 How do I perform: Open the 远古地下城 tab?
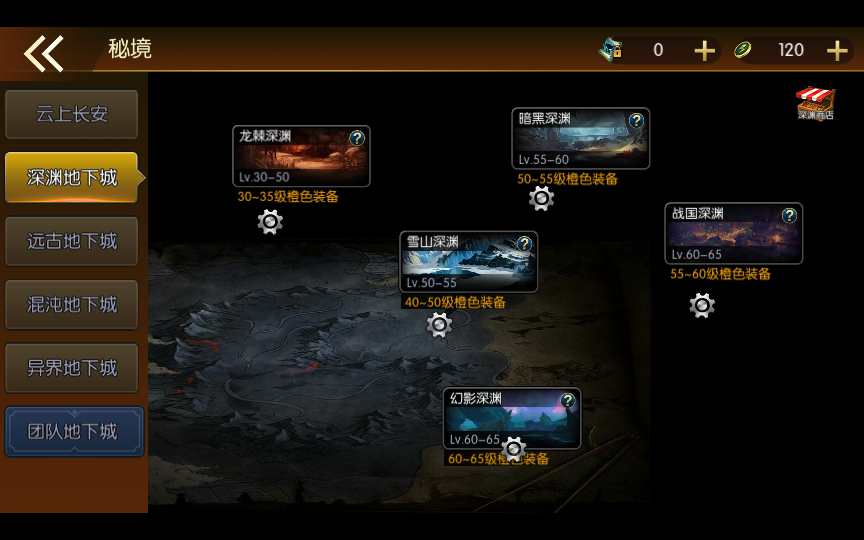coord(71,241)
